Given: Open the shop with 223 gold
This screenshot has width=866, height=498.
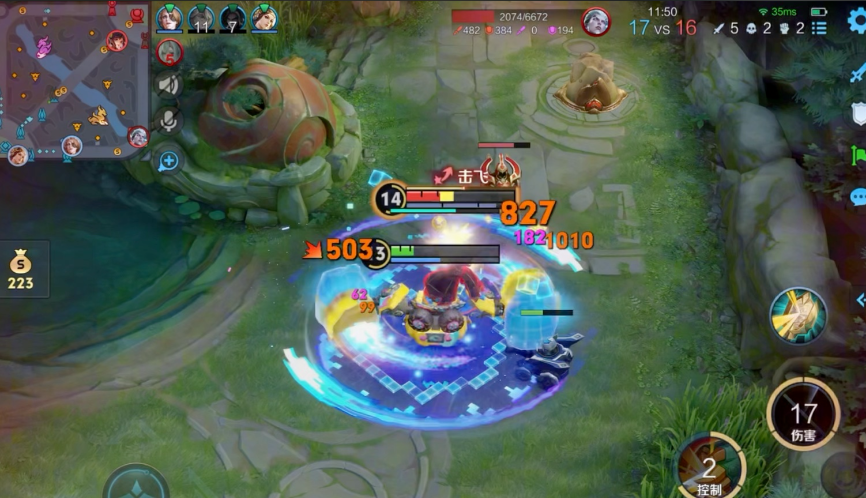Looking at the screenshot, I should (x=20, y=270).
